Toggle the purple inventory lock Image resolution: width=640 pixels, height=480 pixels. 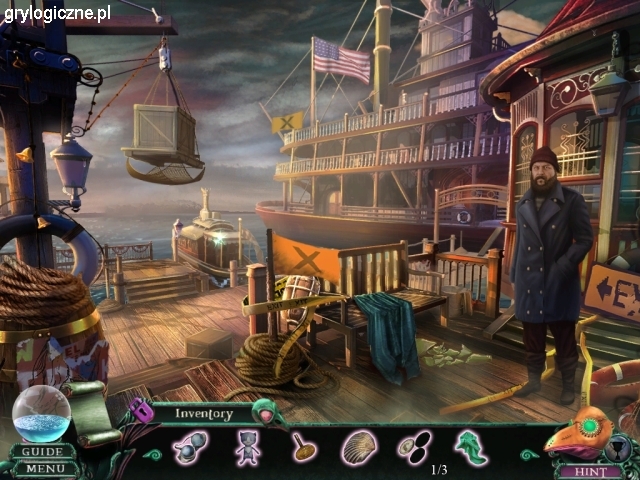tap(141, 410)
